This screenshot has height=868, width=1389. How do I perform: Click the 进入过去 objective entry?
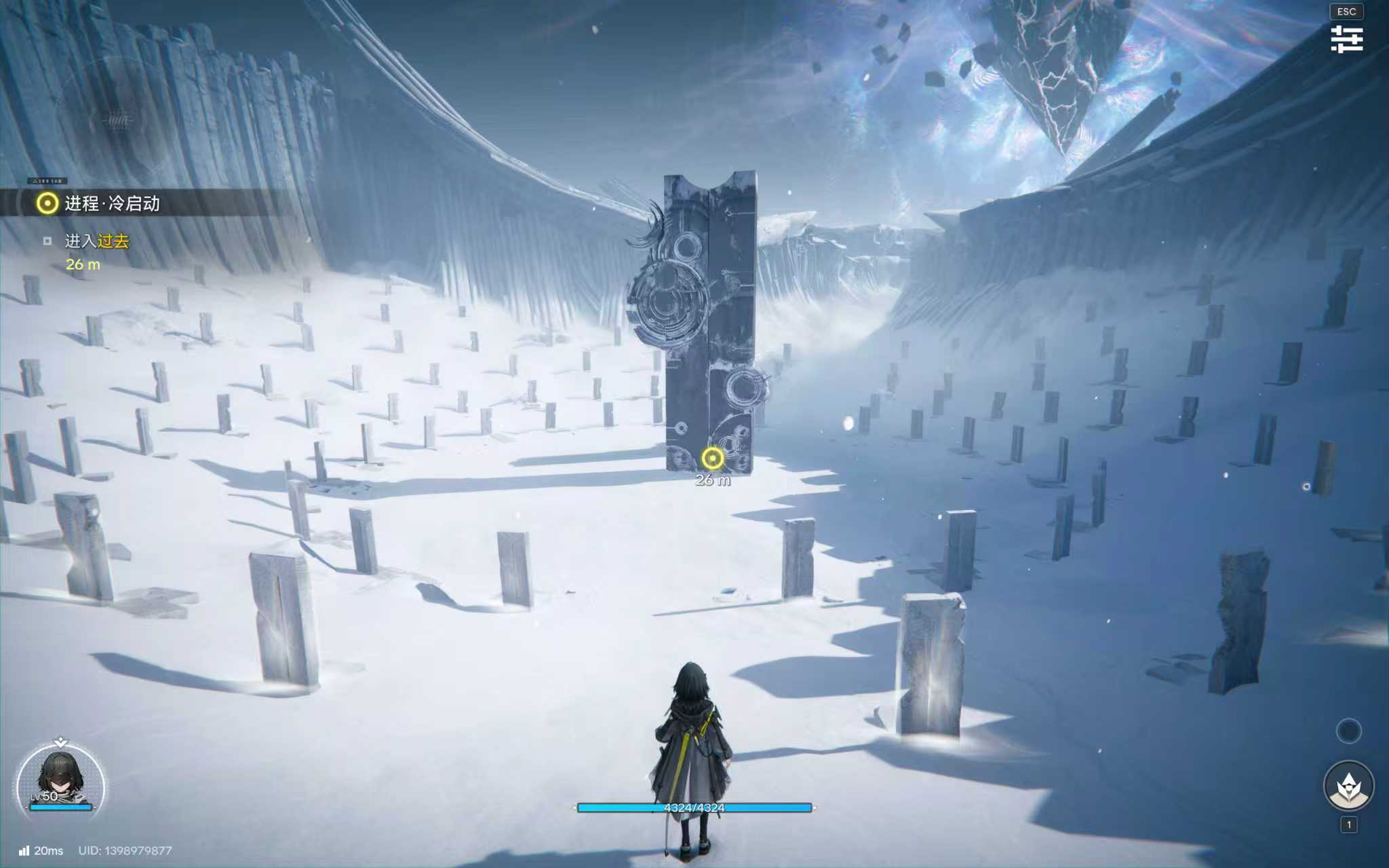click(96, 241)
